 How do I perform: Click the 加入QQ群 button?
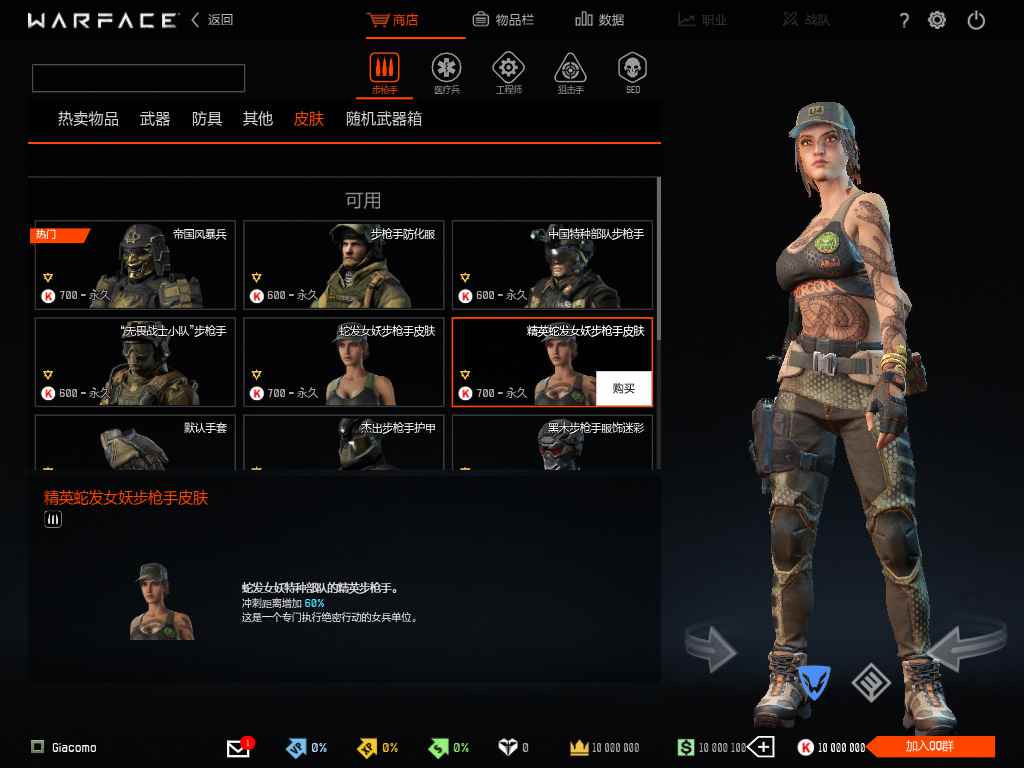tap(930, 747)
